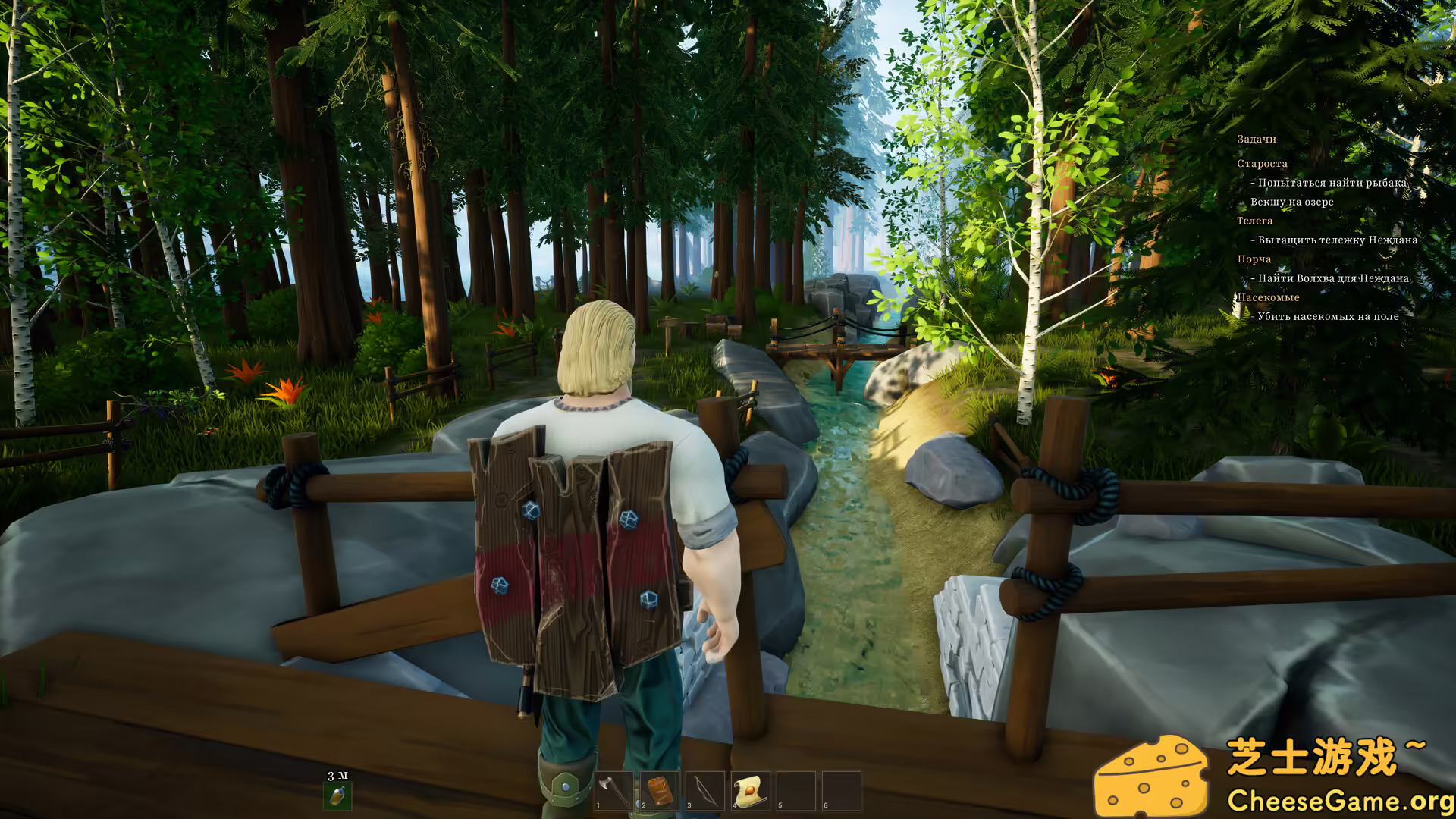Image resolution: width=1456 pixels, height=819 pixels.
Task: Equip the bow from hotbar slot 3
Action: pyautogui.click(x=704, y=791)
